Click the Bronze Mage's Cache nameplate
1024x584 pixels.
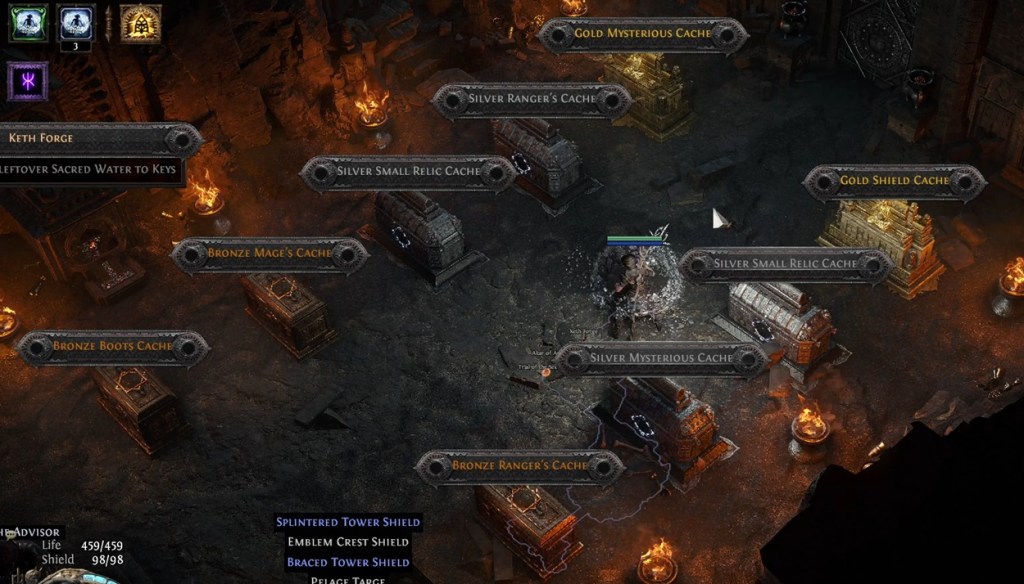270,254
